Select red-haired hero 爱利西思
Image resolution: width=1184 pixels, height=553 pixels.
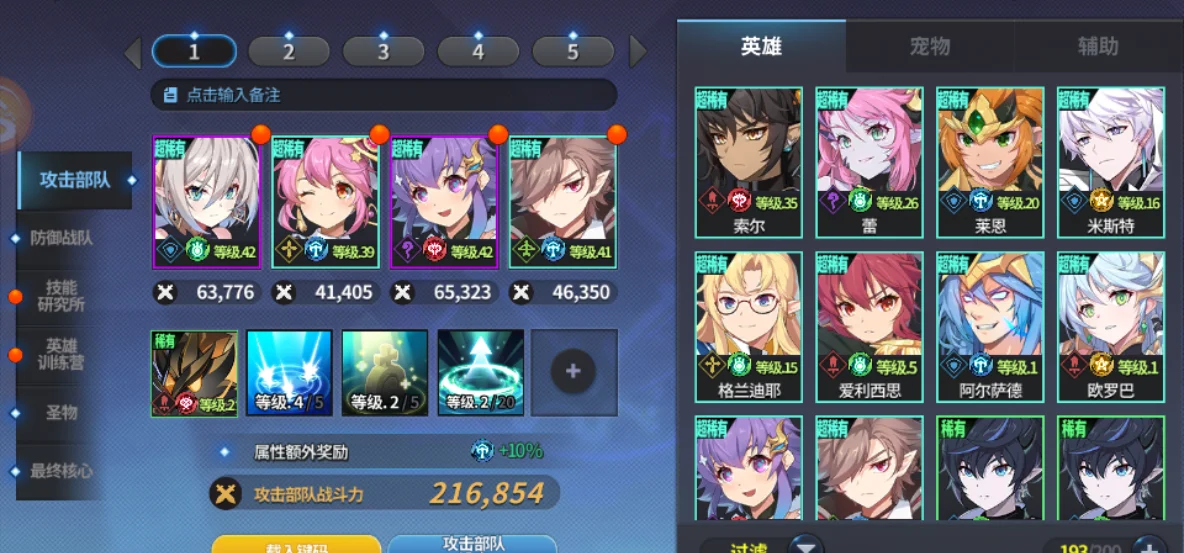(869, 325)
